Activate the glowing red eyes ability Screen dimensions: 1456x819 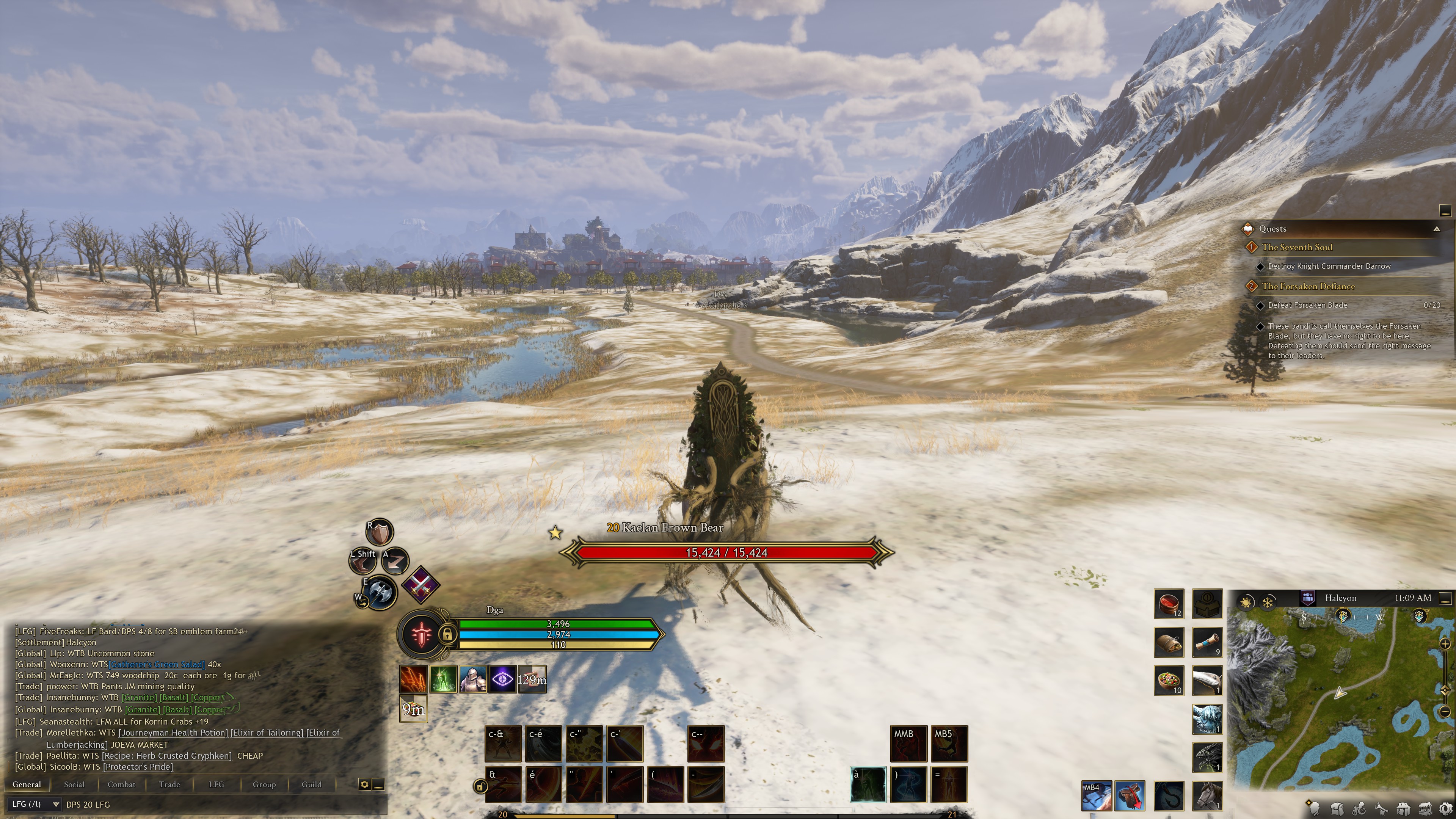[x=705, y=743]
